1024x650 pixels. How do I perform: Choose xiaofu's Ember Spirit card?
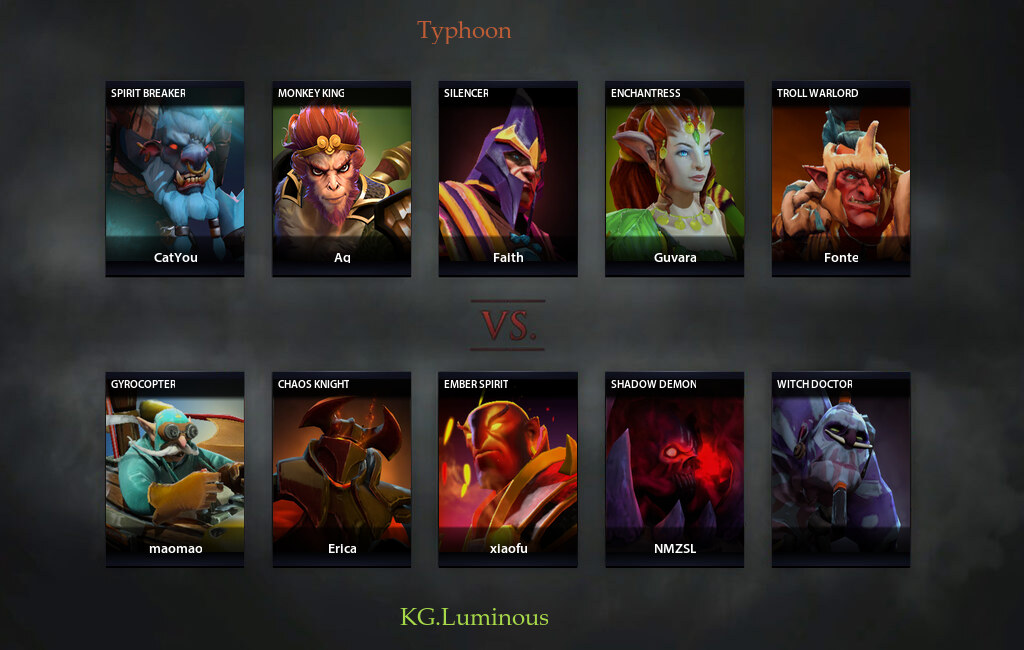coord(508,469)
